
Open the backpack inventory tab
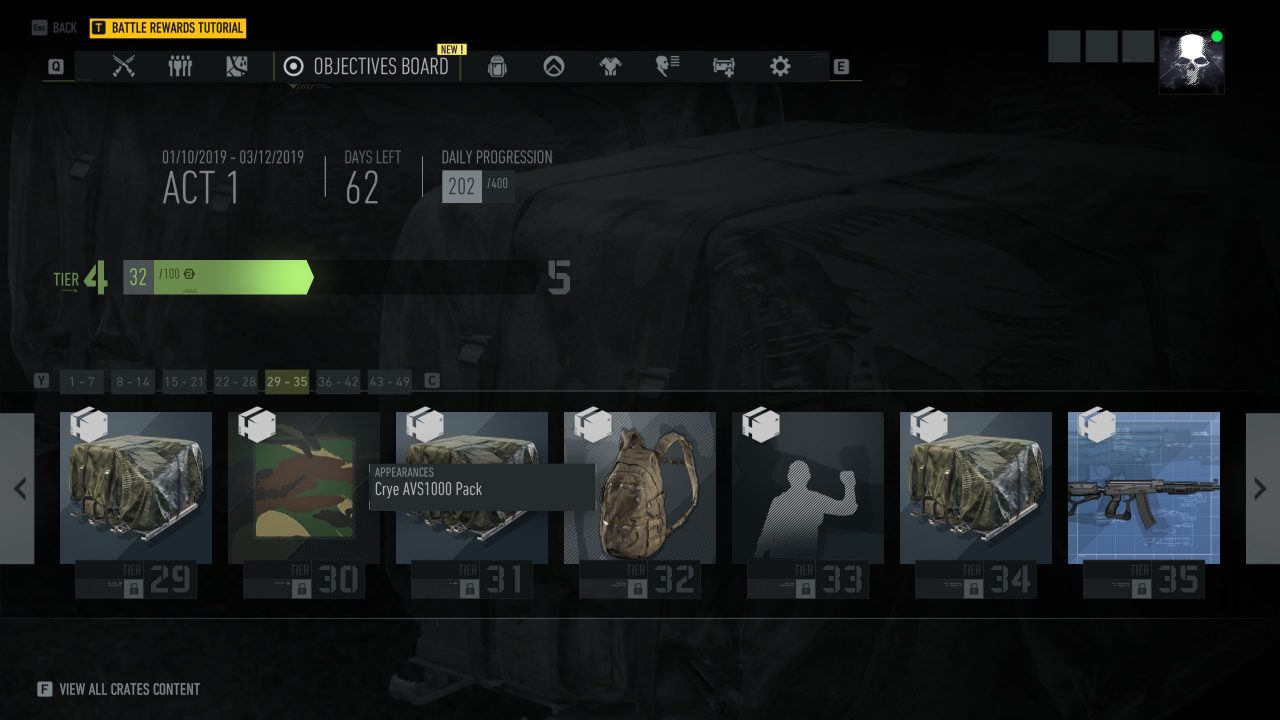click(x=497, y=66)
